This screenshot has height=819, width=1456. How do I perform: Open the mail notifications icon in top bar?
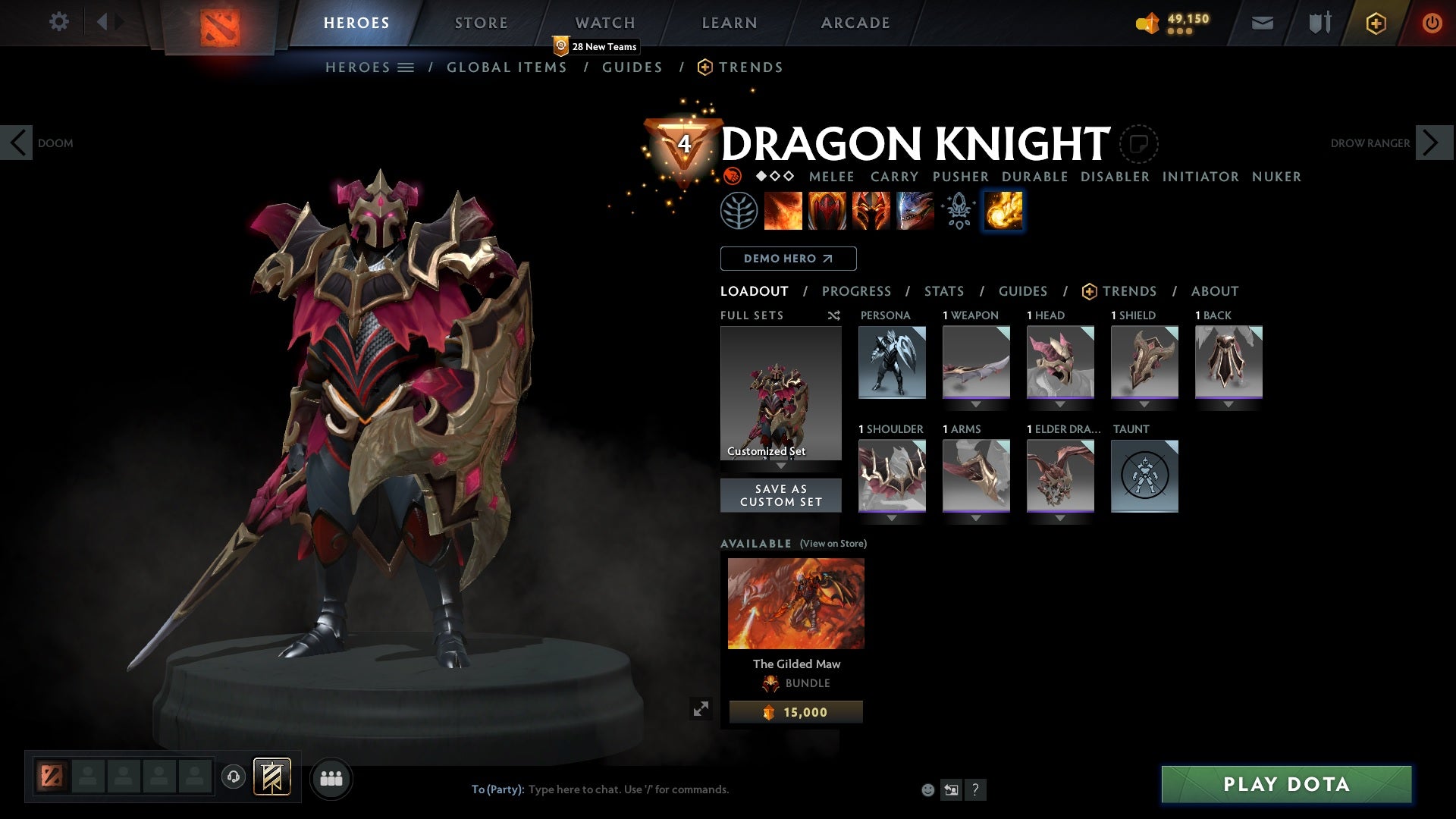coord(1261,22)
